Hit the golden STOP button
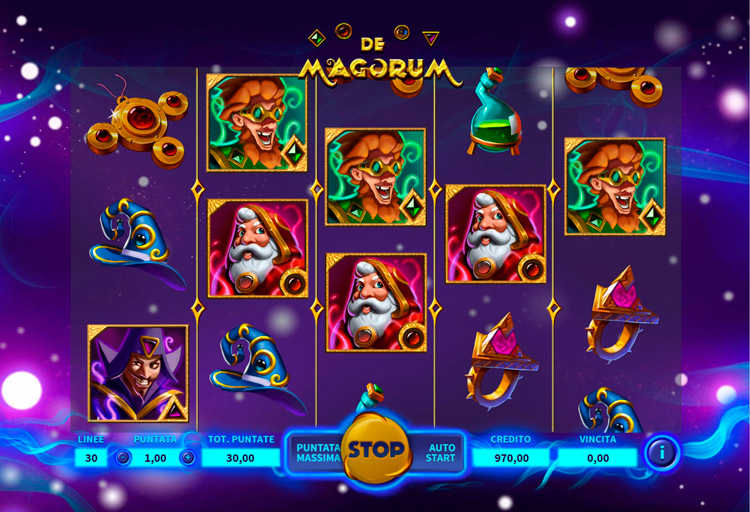This screenshot has height=512, width=750. coord(376,450)
